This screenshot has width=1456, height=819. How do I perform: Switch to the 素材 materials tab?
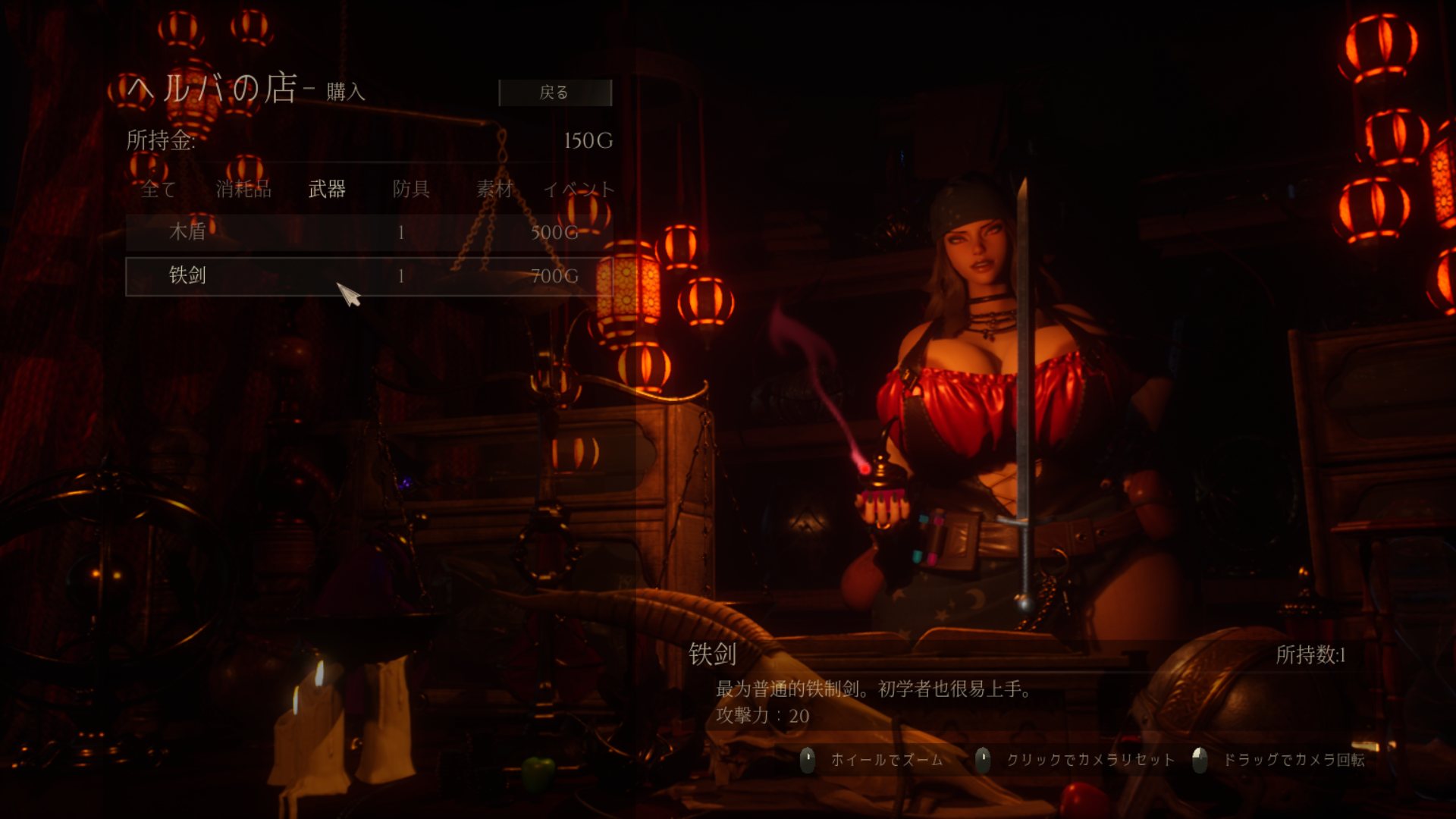(494, 189)
